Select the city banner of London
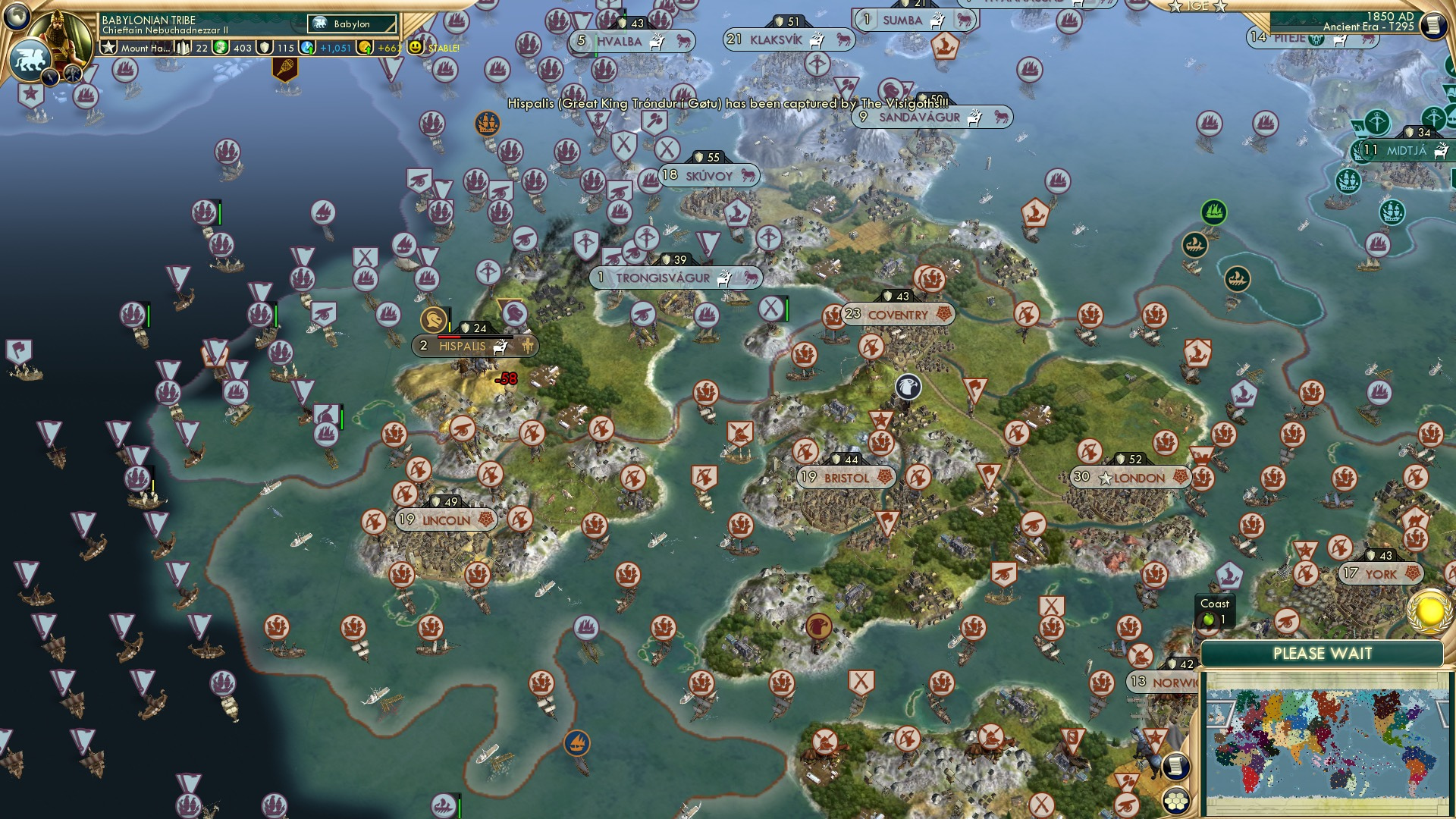Screen dimensions: 1456x819 pos(1130,478)
